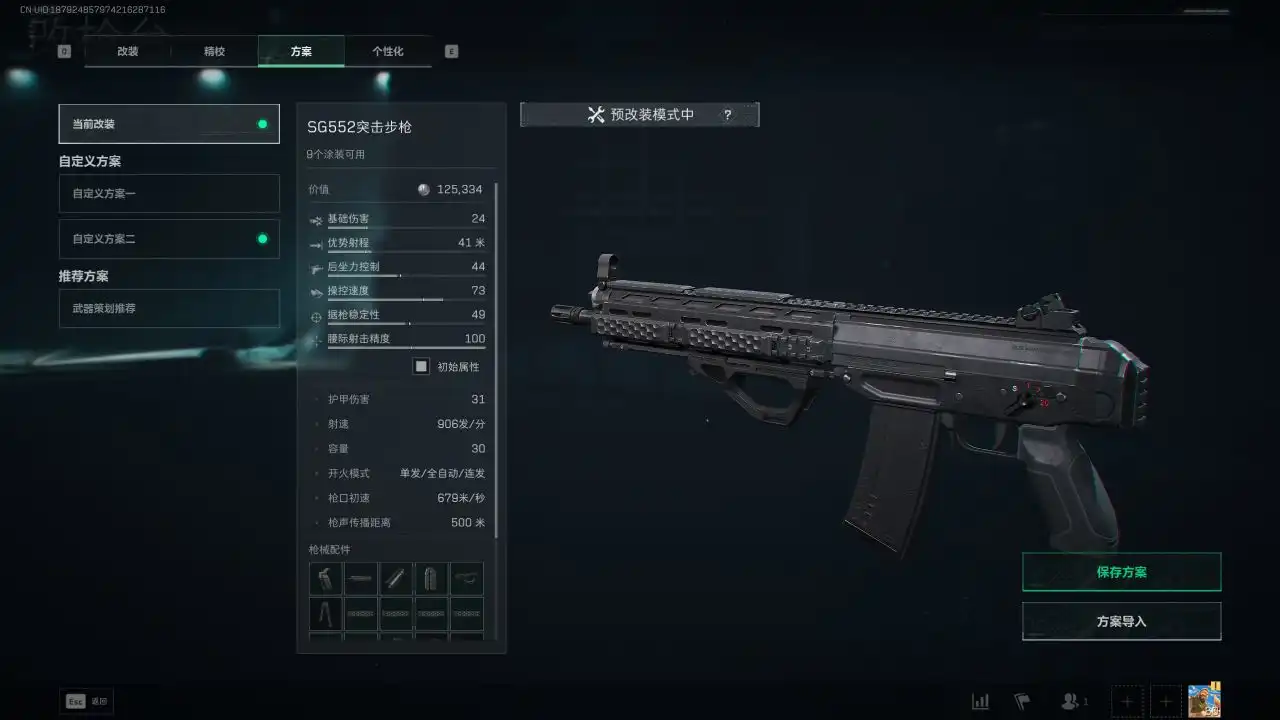The width and height of the screenshot is (1280, 720).
Task: Open the 武器策划推荐 recommended plan entry
Action: pyautogui.click(x=168, y=308)
